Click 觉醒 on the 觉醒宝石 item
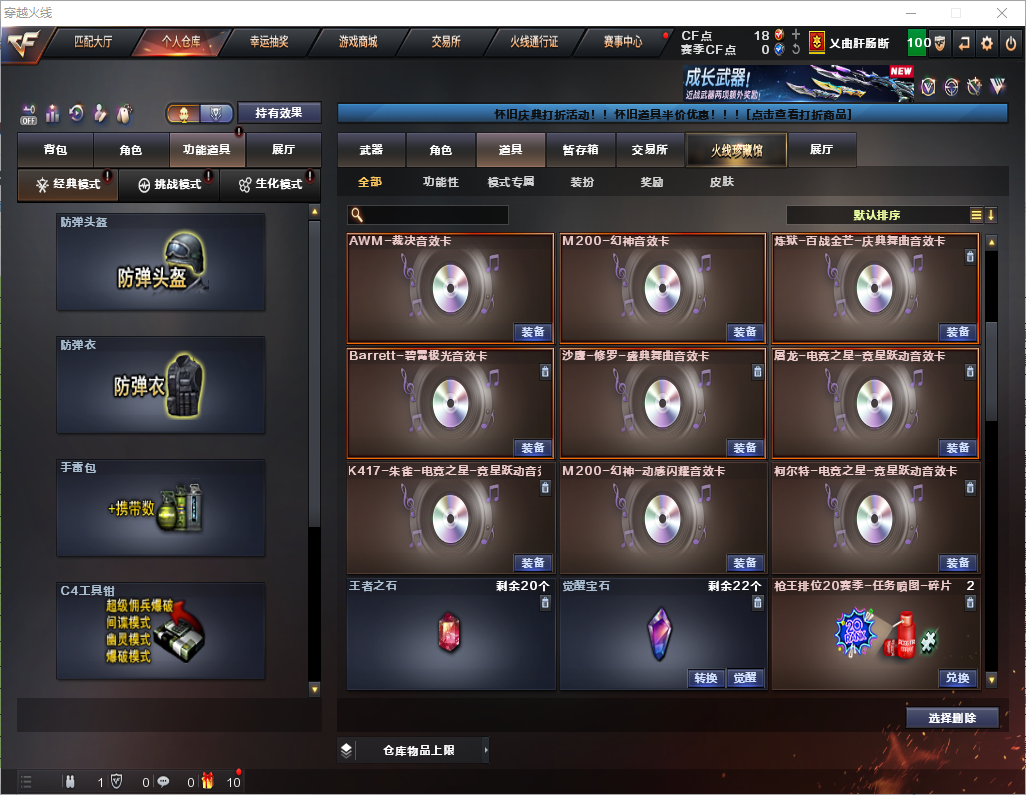 [744, 678]
